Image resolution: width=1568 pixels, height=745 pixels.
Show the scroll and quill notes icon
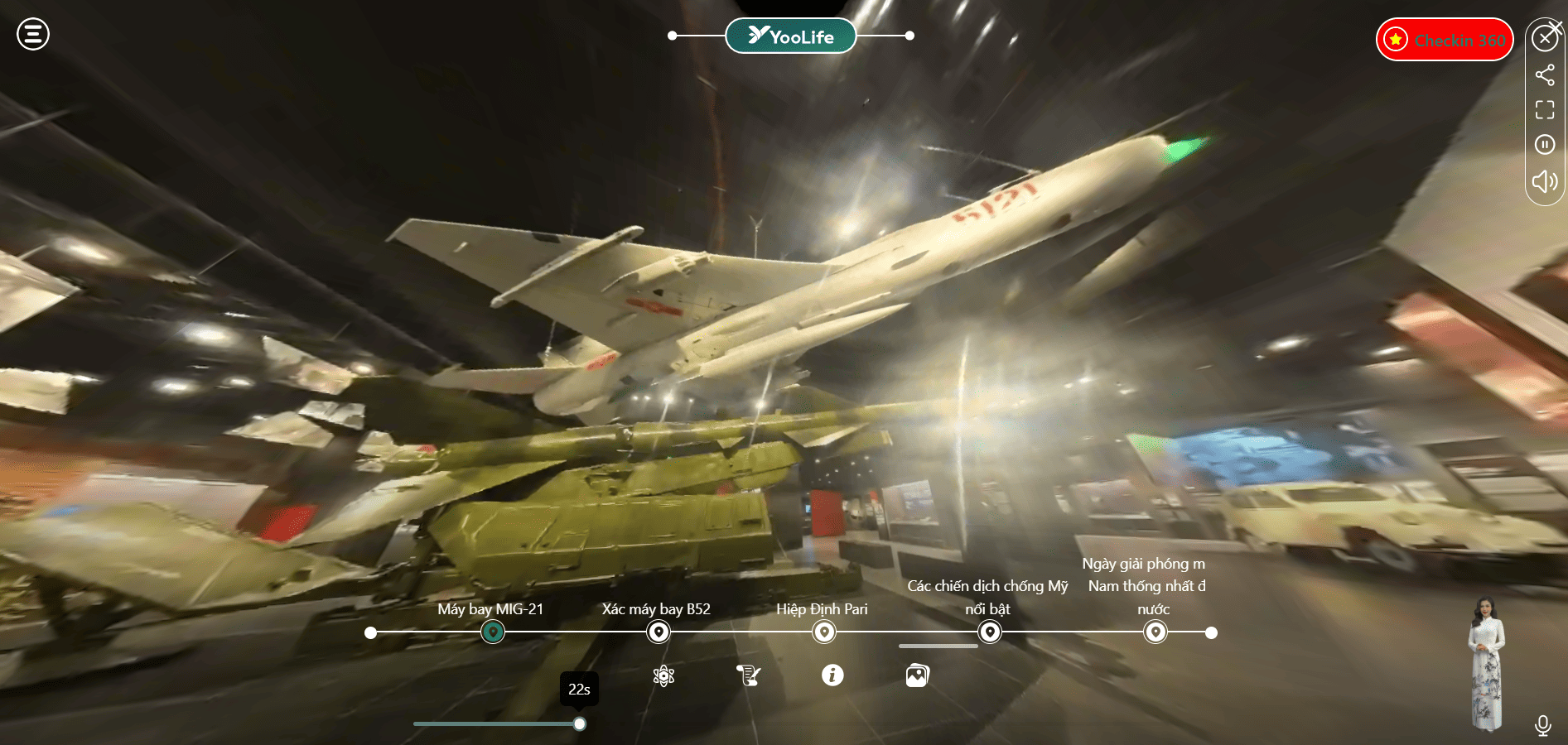tap(748, 675)
